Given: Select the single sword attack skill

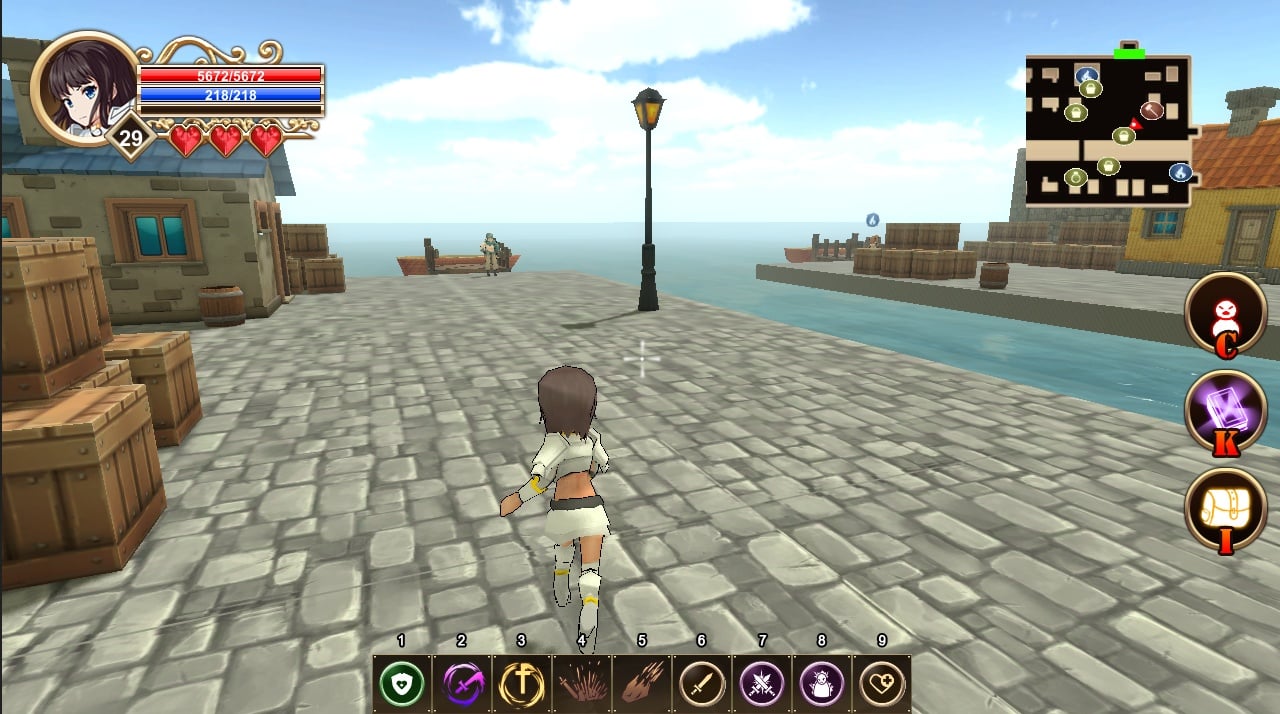Looking at the screenshot, I should click(x=702, y=685).
